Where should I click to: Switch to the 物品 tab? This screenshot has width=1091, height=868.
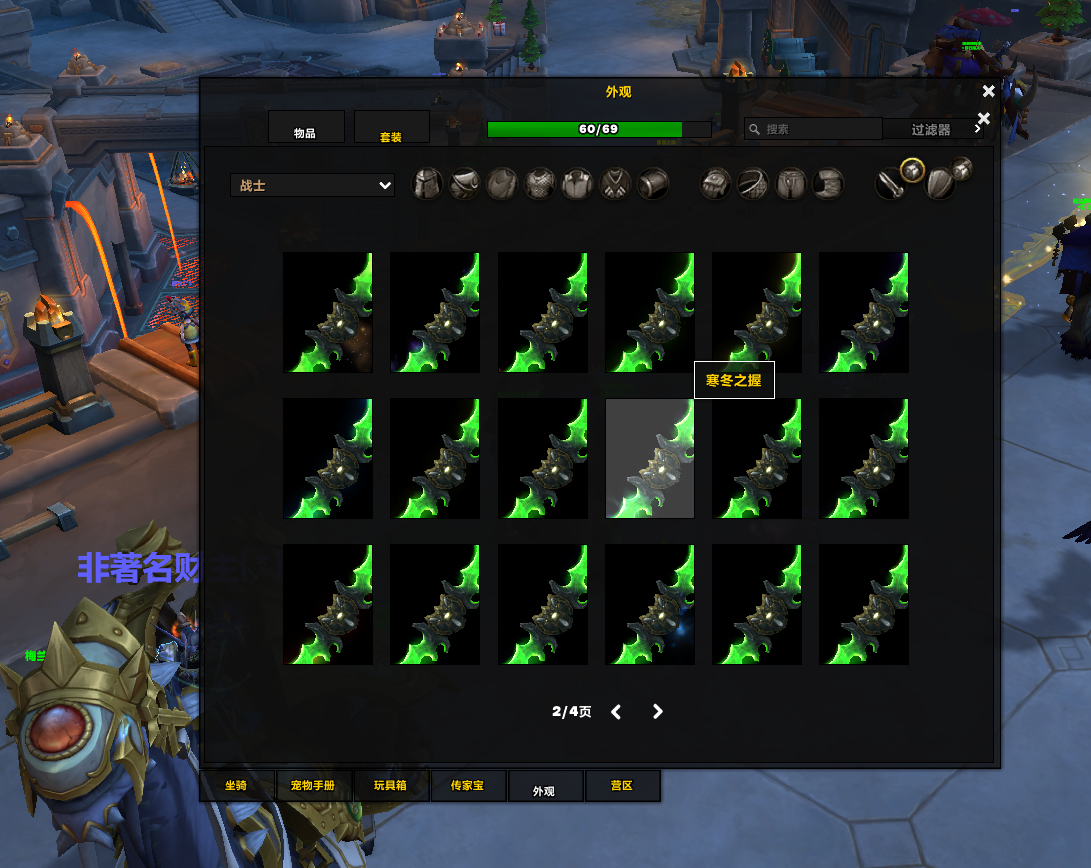(305, 129)
